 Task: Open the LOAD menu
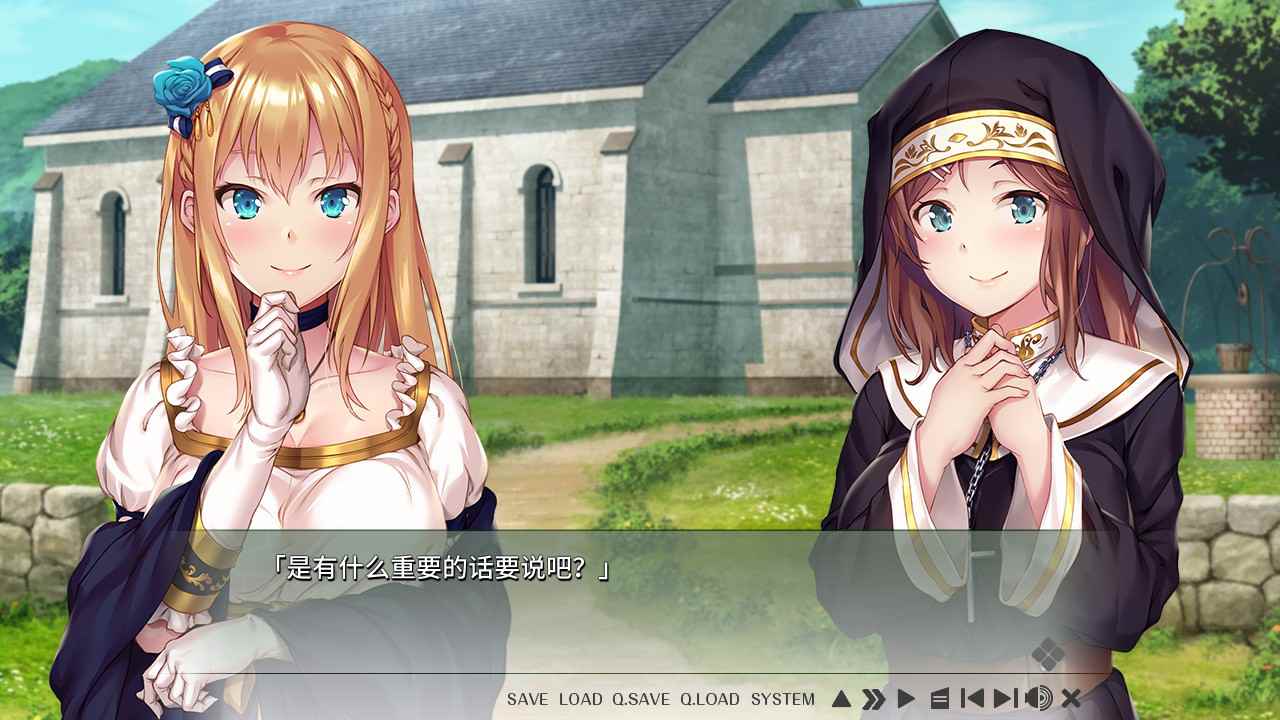(x=580, y=699)
